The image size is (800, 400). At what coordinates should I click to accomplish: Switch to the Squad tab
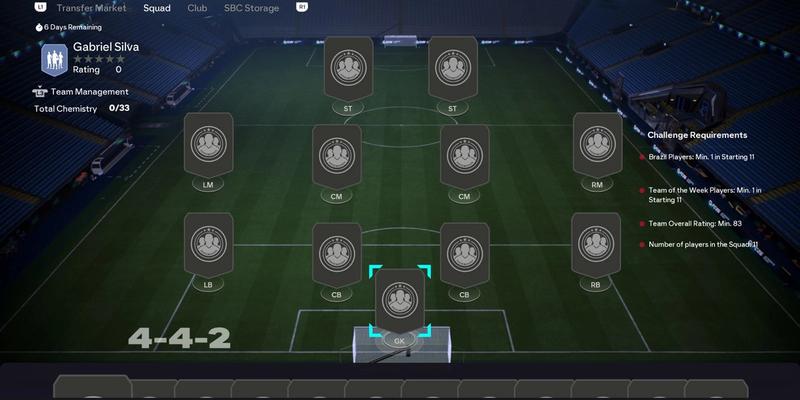(156, 7)
